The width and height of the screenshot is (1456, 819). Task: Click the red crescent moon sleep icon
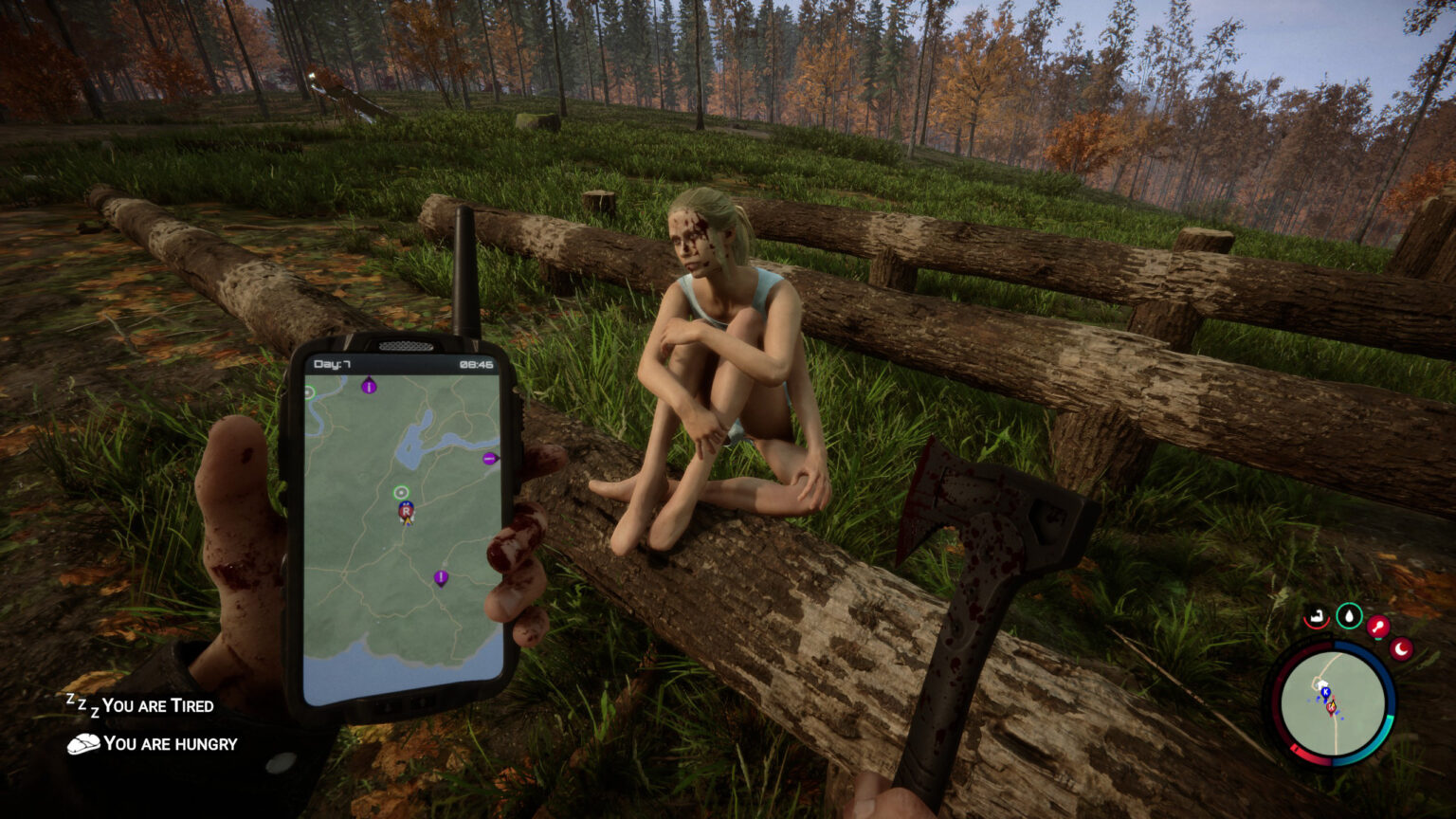1401,649
